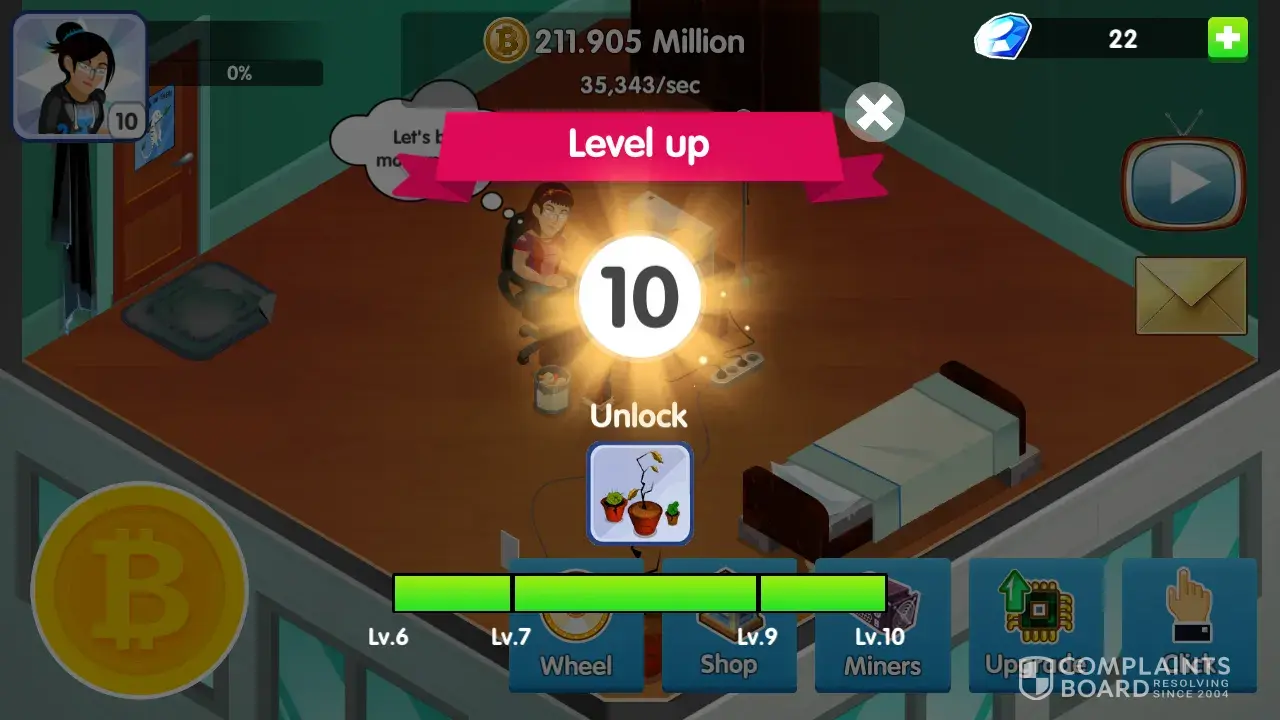Screen dimensions: 1280x720
Task: Tap the green plus to buy gems
Action: coord(1227,40)
